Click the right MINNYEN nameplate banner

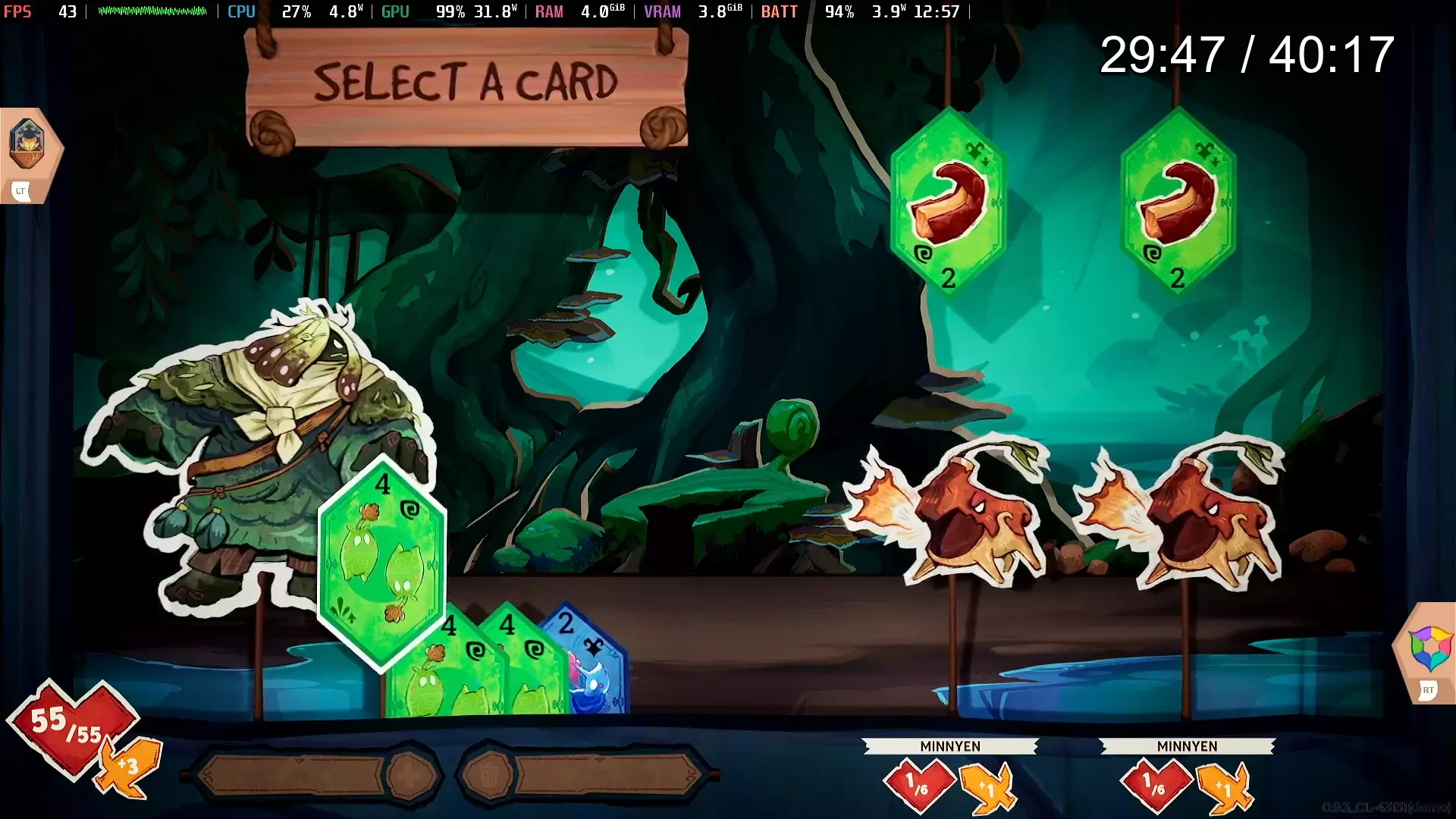pos(1187,746)
